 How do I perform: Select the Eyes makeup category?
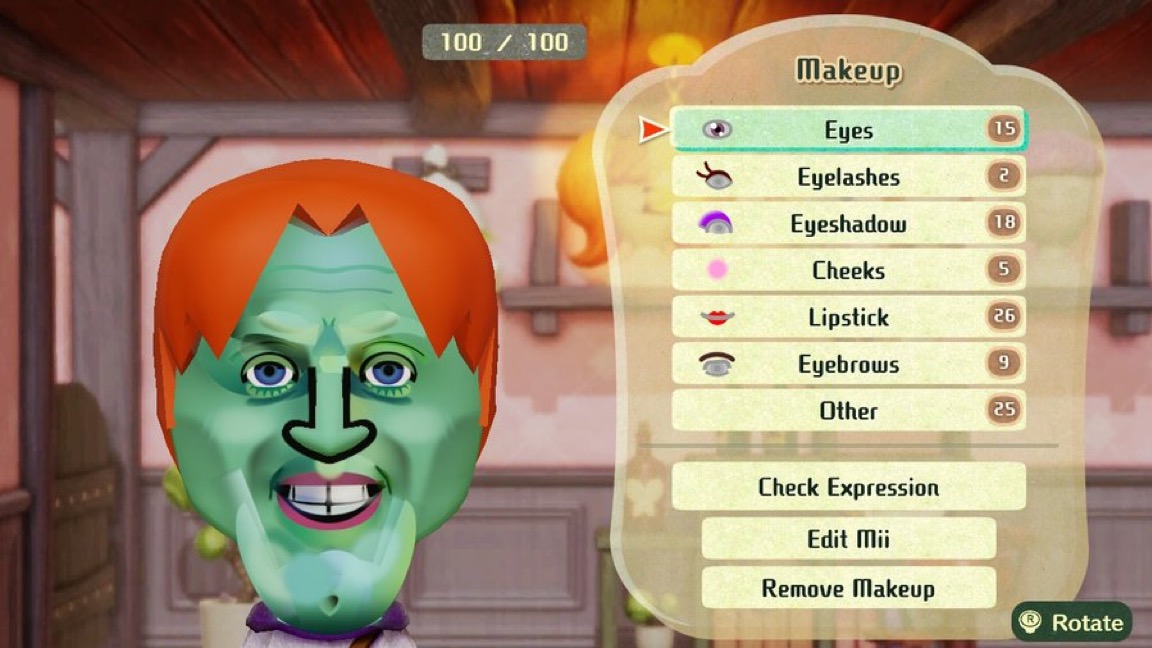[x=848, y=130]
